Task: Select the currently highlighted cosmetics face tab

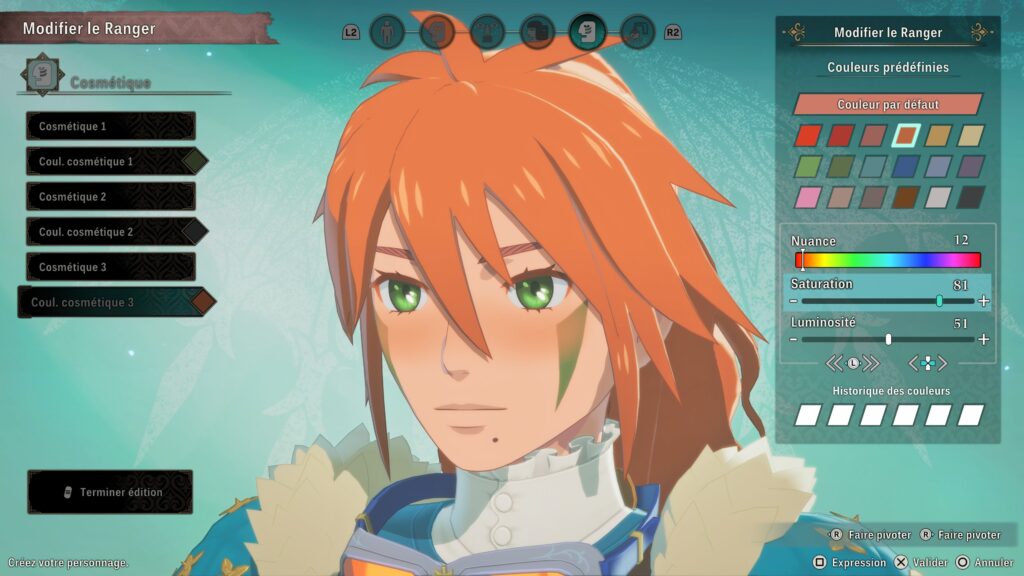Action: [x=587, y=33]
